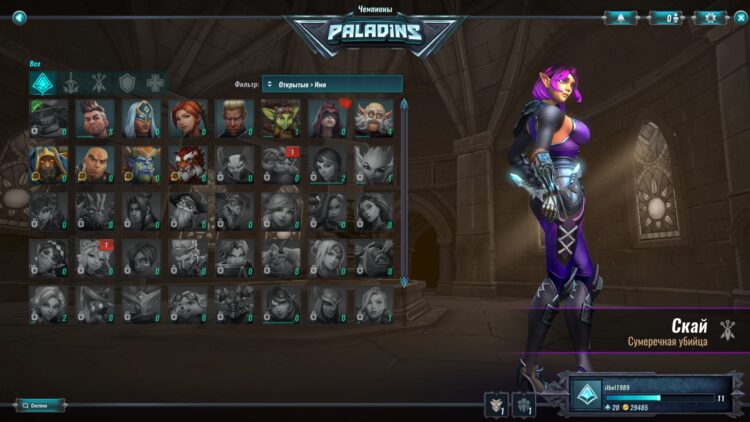Select the hooded champion marked with a heart
This screenshot has width=750, height=422.
tap(328, 118)
